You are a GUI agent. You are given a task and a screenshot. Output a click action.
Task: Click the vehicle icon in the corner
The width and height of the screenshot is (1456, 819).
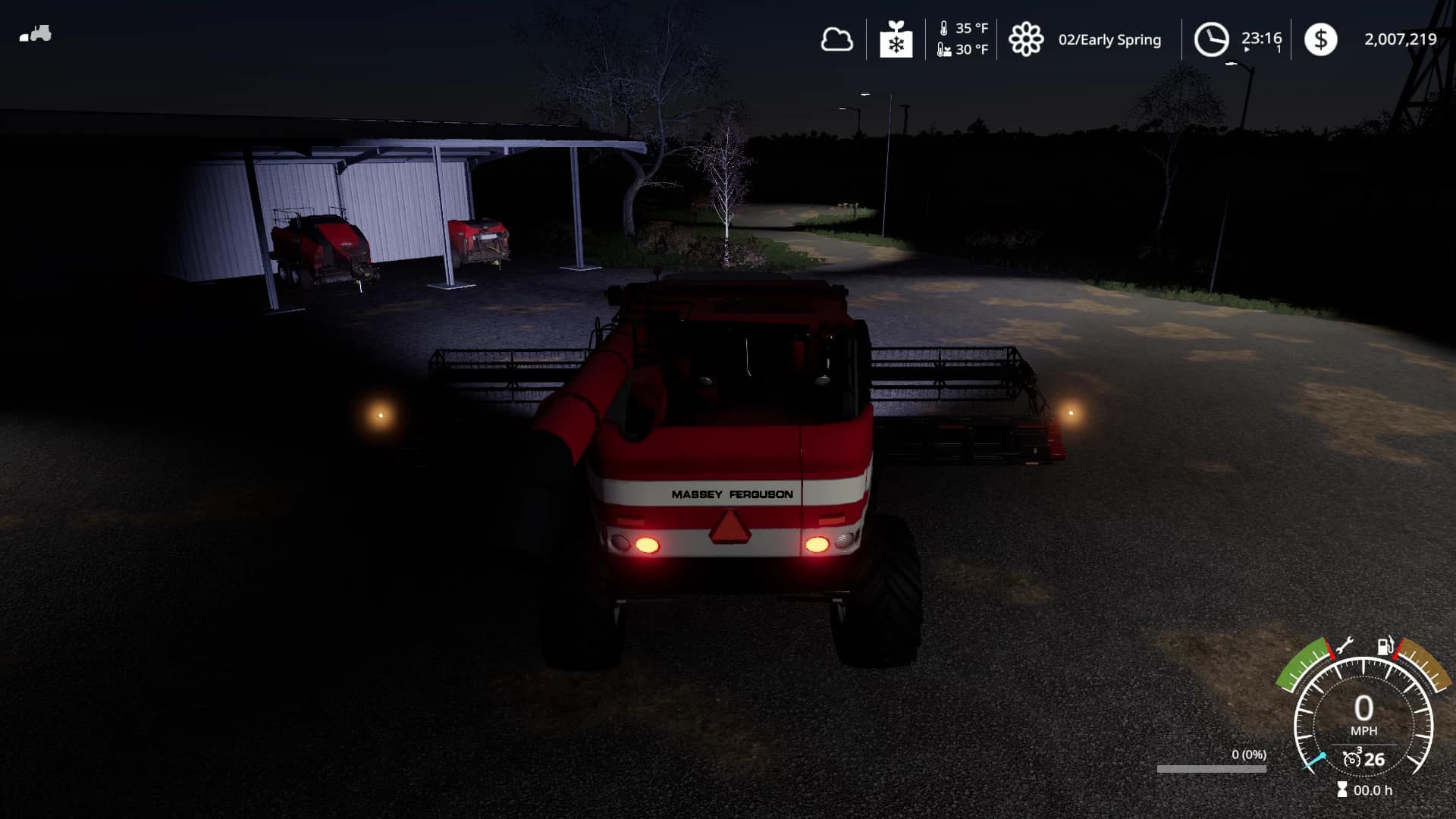(36, 34)
